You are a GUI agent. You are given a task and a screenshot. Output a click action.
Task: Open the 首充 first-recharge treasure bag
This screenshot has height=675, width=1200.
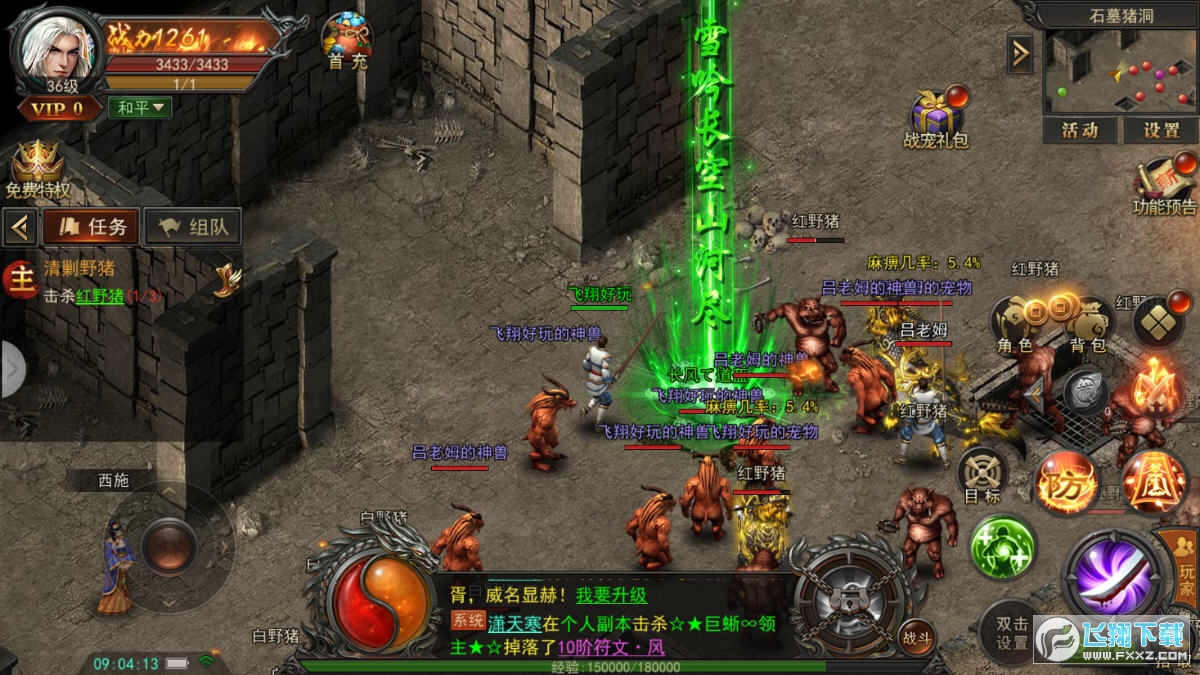coord(346,39)
